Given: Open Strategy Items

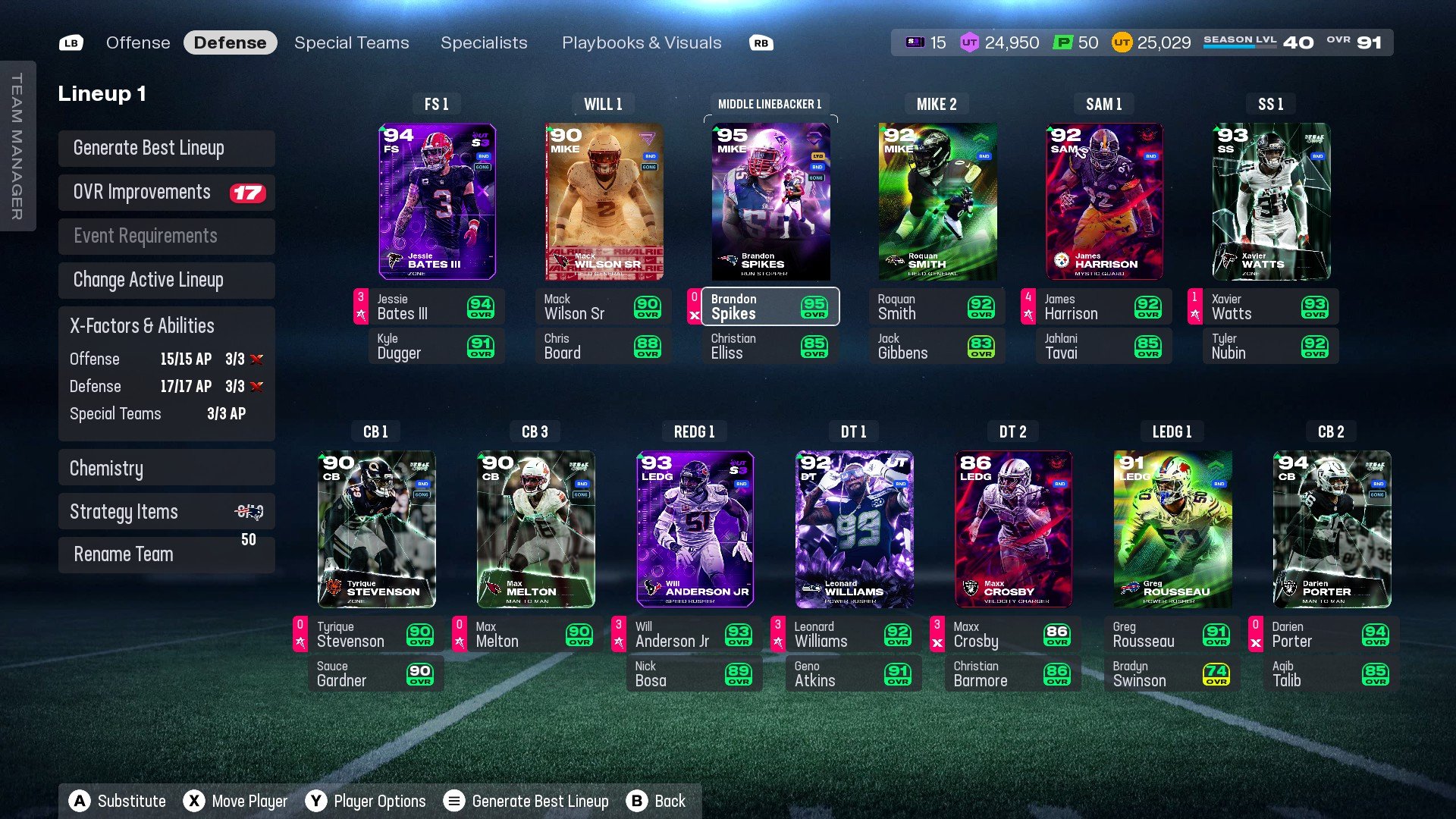Looking at the screenshot, I should [166, 512].
